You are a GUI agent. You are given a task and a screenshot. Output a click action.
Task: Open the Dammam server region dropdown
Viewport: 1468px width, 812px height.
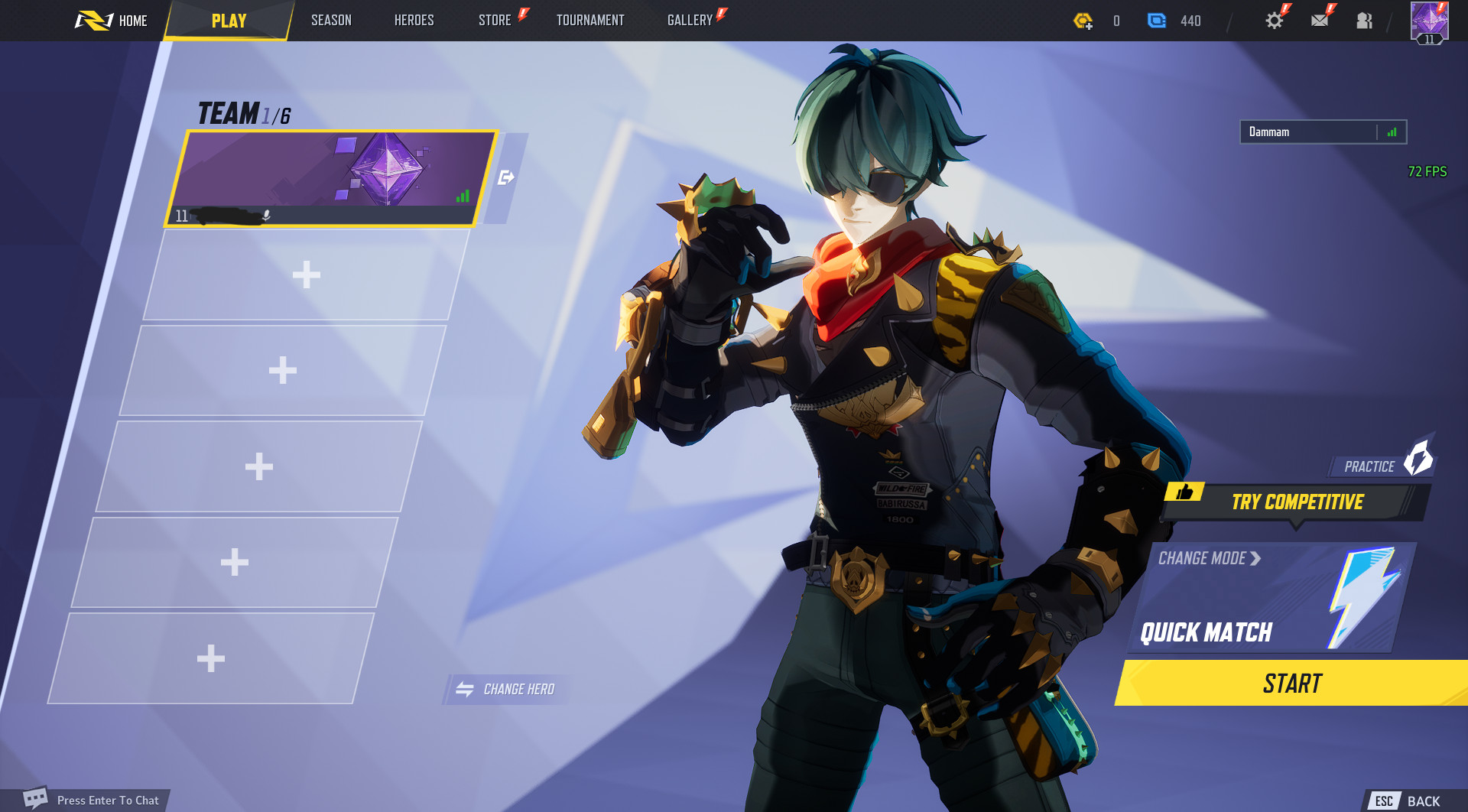tap(1323, 132)
